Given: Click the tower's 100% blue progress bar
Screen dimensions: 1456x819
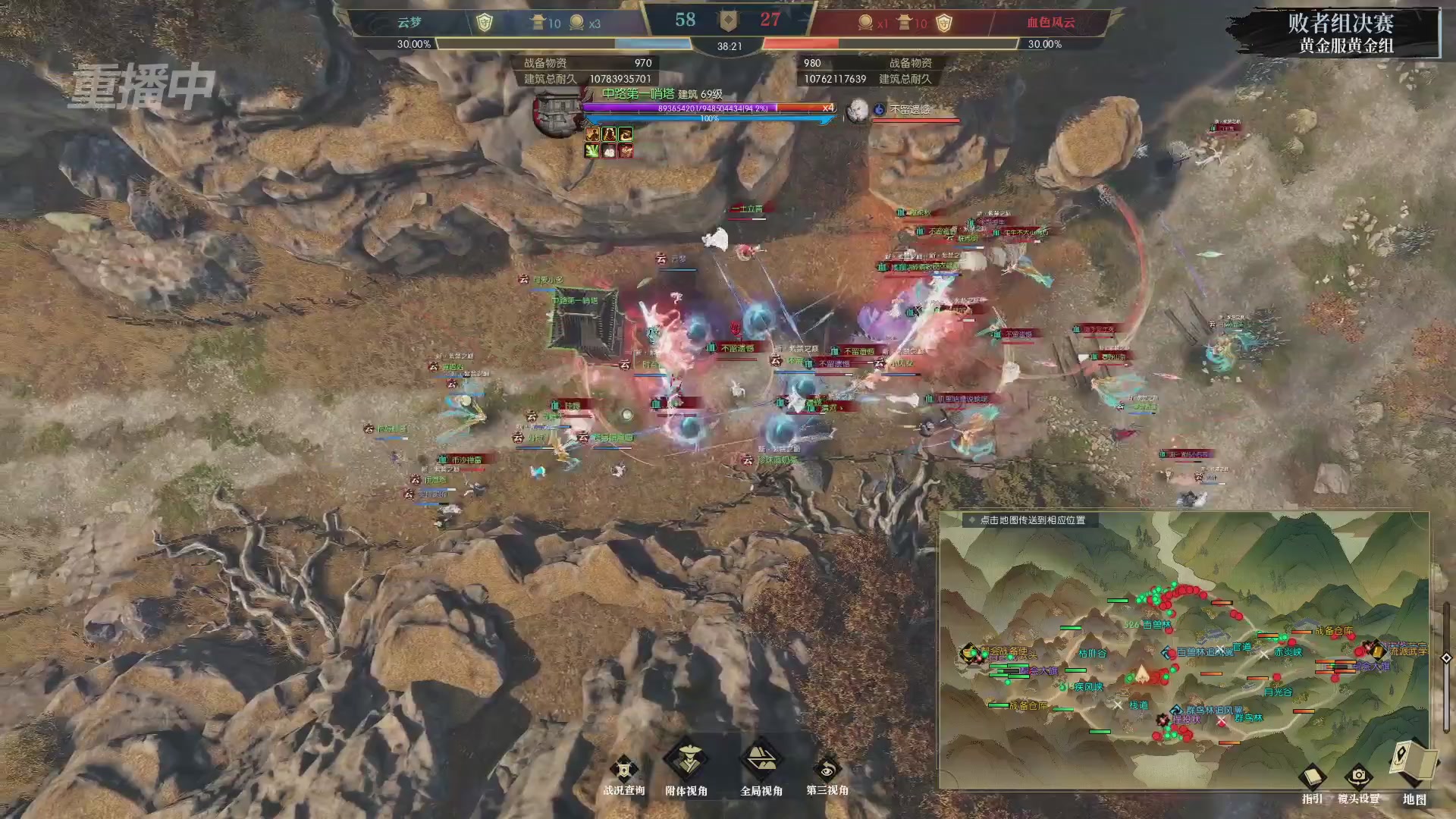Looking at the screenshot, I should click(x=709, y=120).
